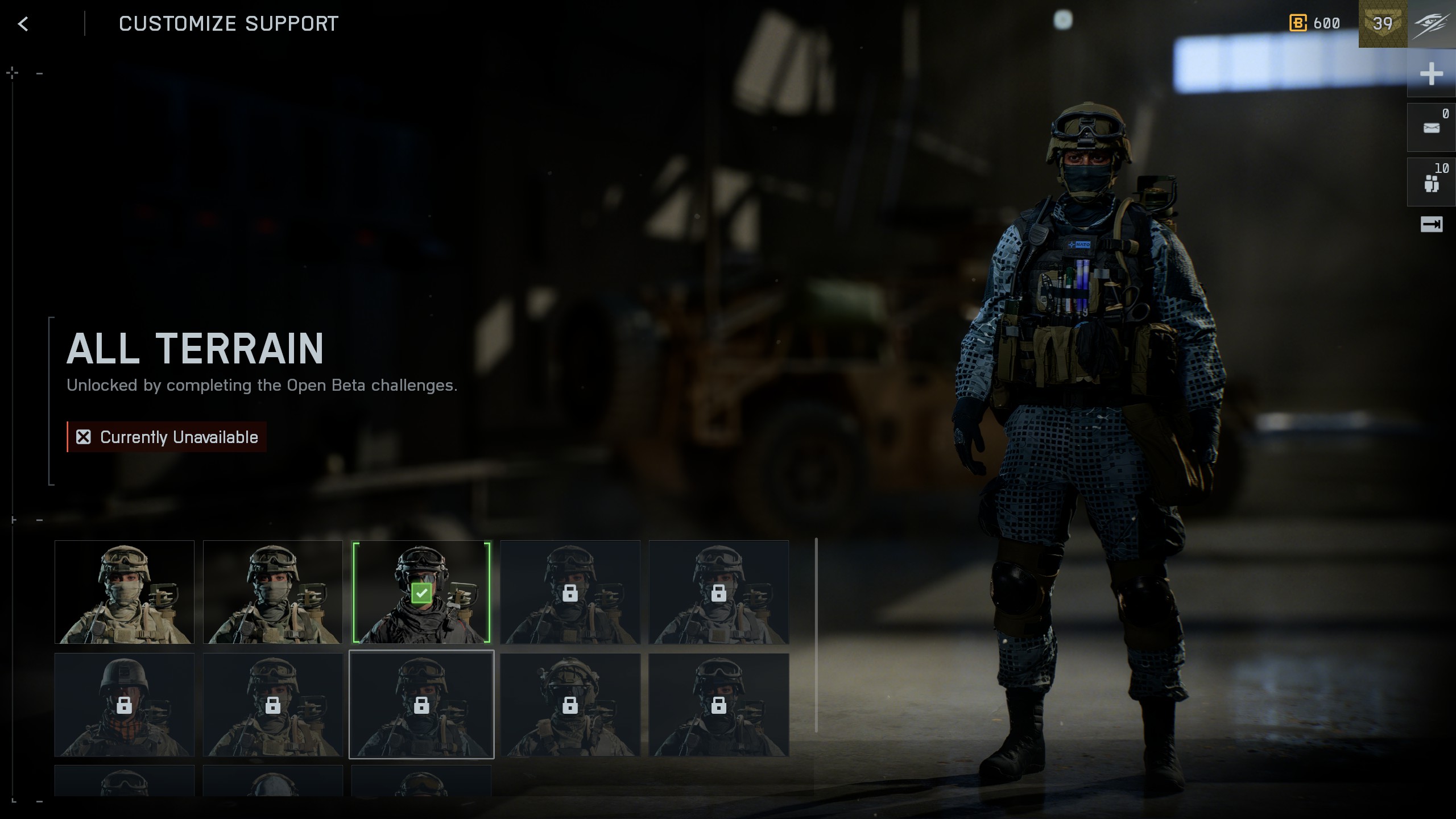Image resolution: width=1456 pixels, height=819 pixels.
Task: Open the squad members icon showing 10
Action: point(1431,183)
